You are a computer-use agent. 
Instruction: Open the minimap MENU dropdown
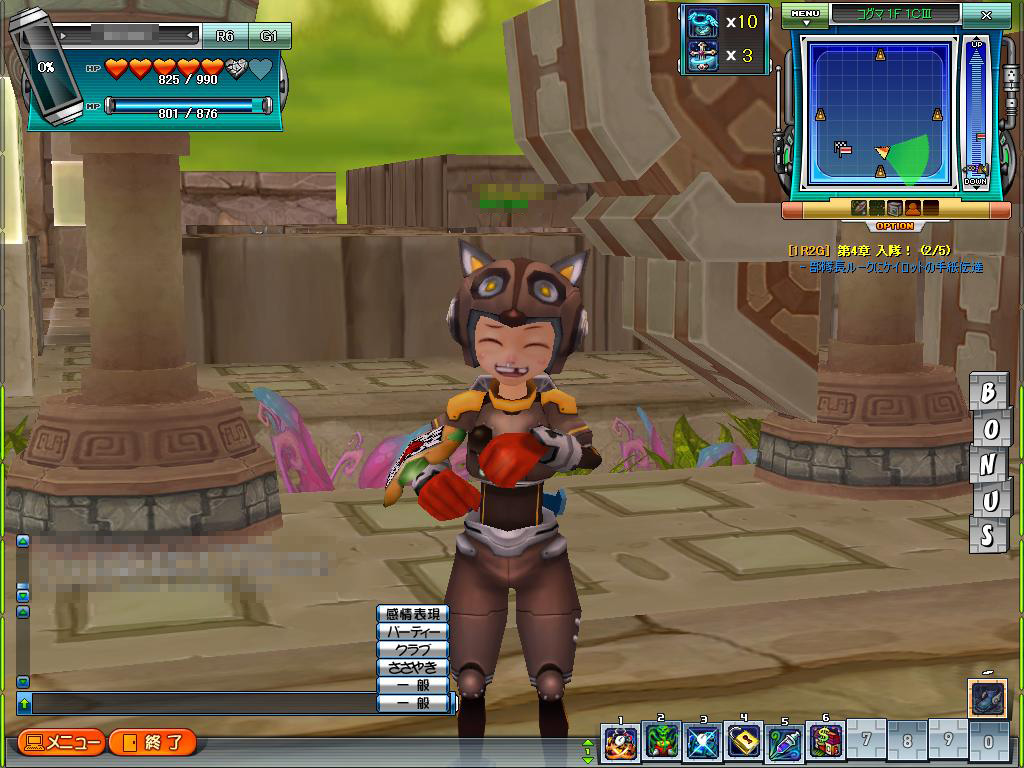click(x=804, y=15)
